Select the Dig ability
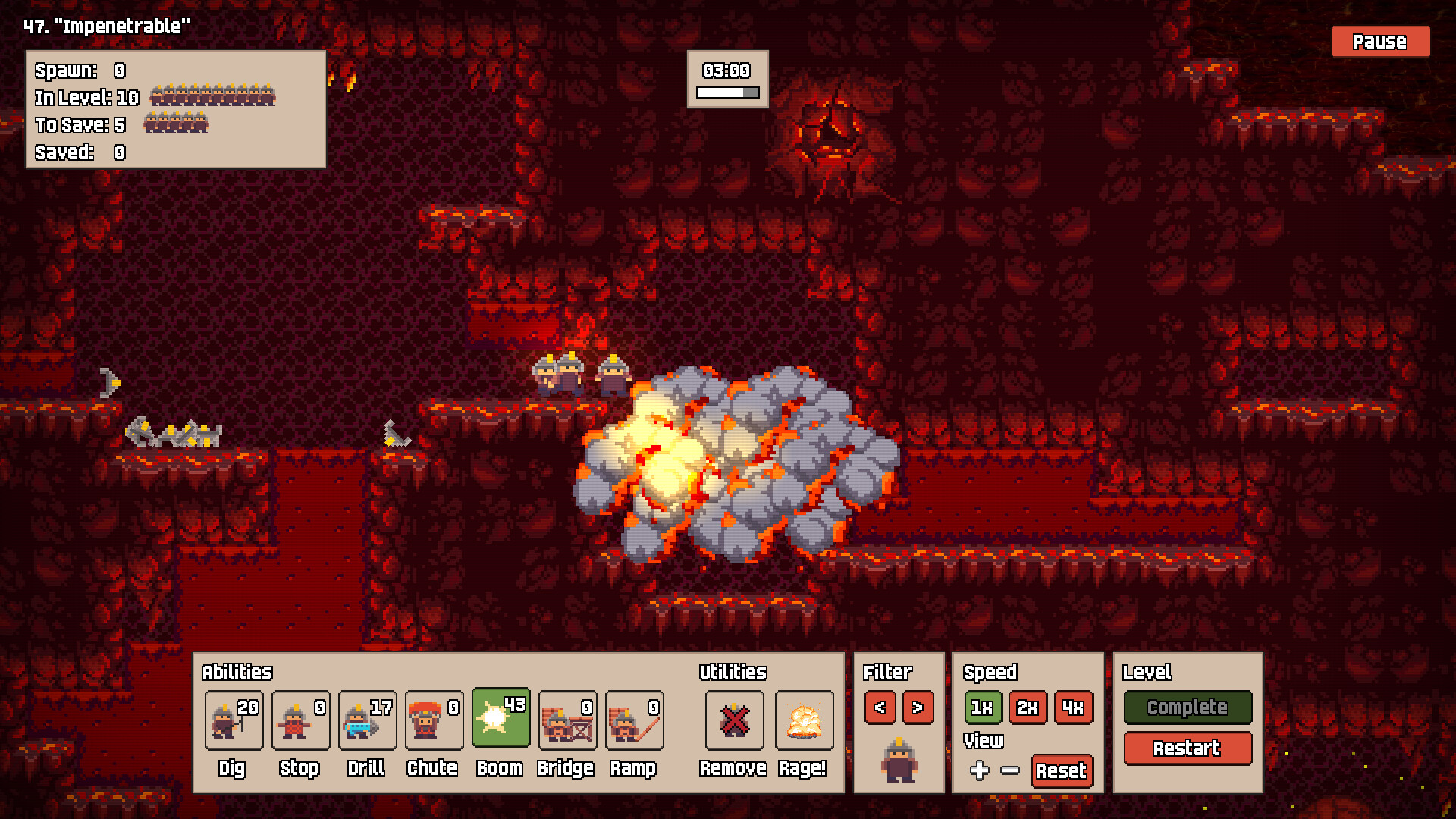The height and width of the screenshot is (819, 1456). [234, 719]
